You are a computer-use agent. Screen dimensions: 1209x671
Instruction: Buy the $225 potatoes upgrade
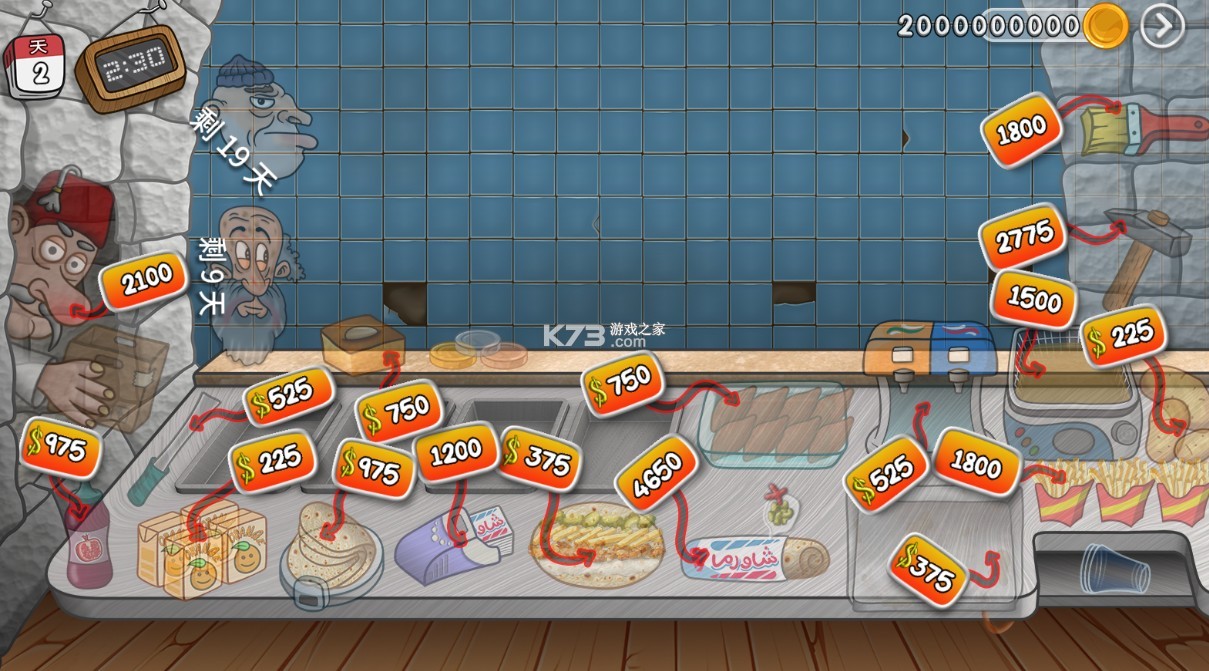pos(1123,335)
